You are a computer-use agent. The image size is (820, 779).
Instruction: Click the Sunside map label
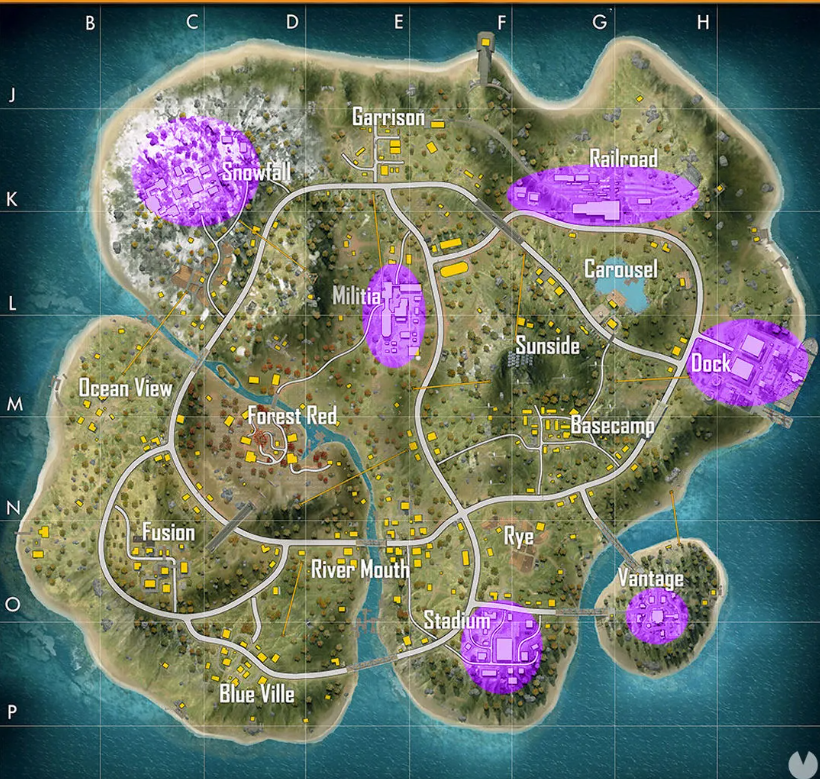click(547, 345)
